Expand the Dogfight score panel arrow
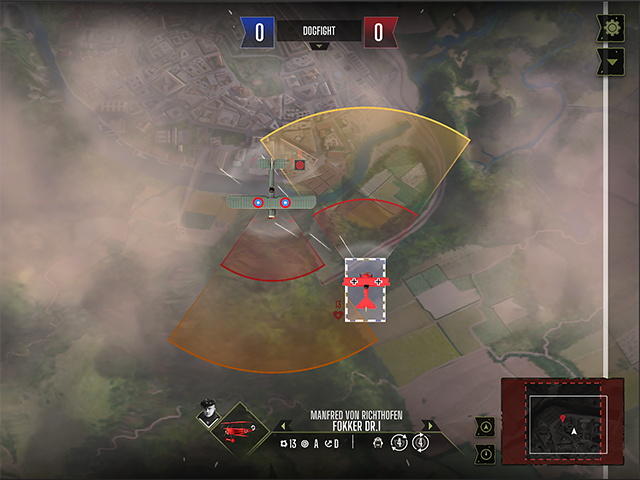640x480 pixels. tap(319, 46)
